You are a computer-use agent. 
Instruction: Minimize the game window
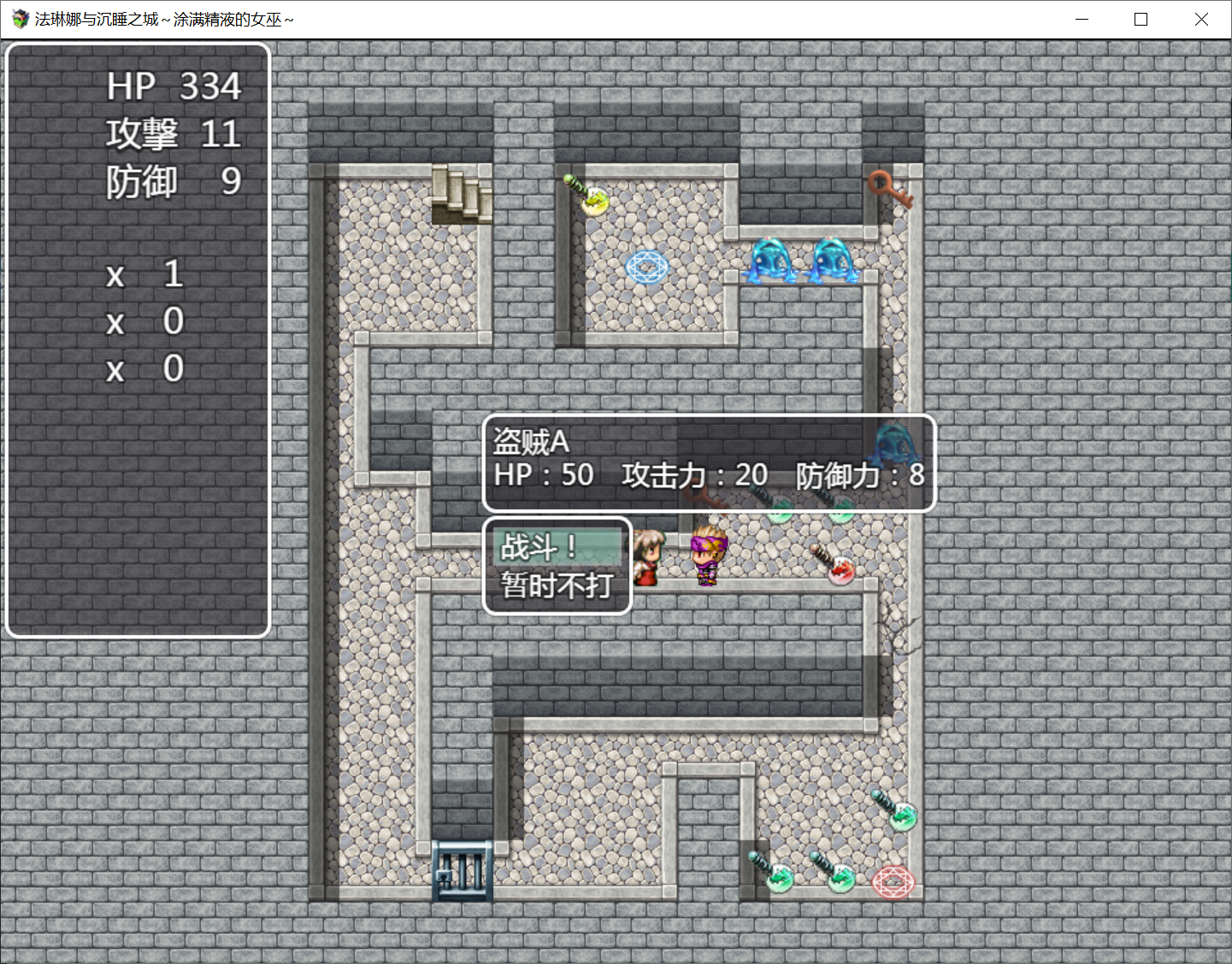point(1082,19)
